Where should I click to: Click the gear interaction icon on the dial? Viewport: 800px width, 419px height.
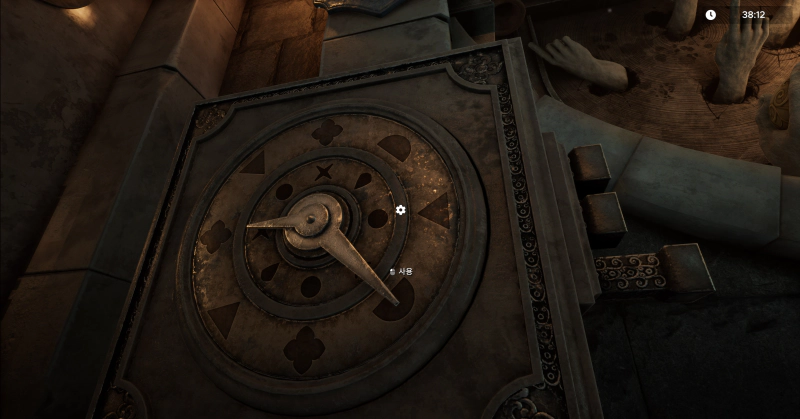[401, 210]
